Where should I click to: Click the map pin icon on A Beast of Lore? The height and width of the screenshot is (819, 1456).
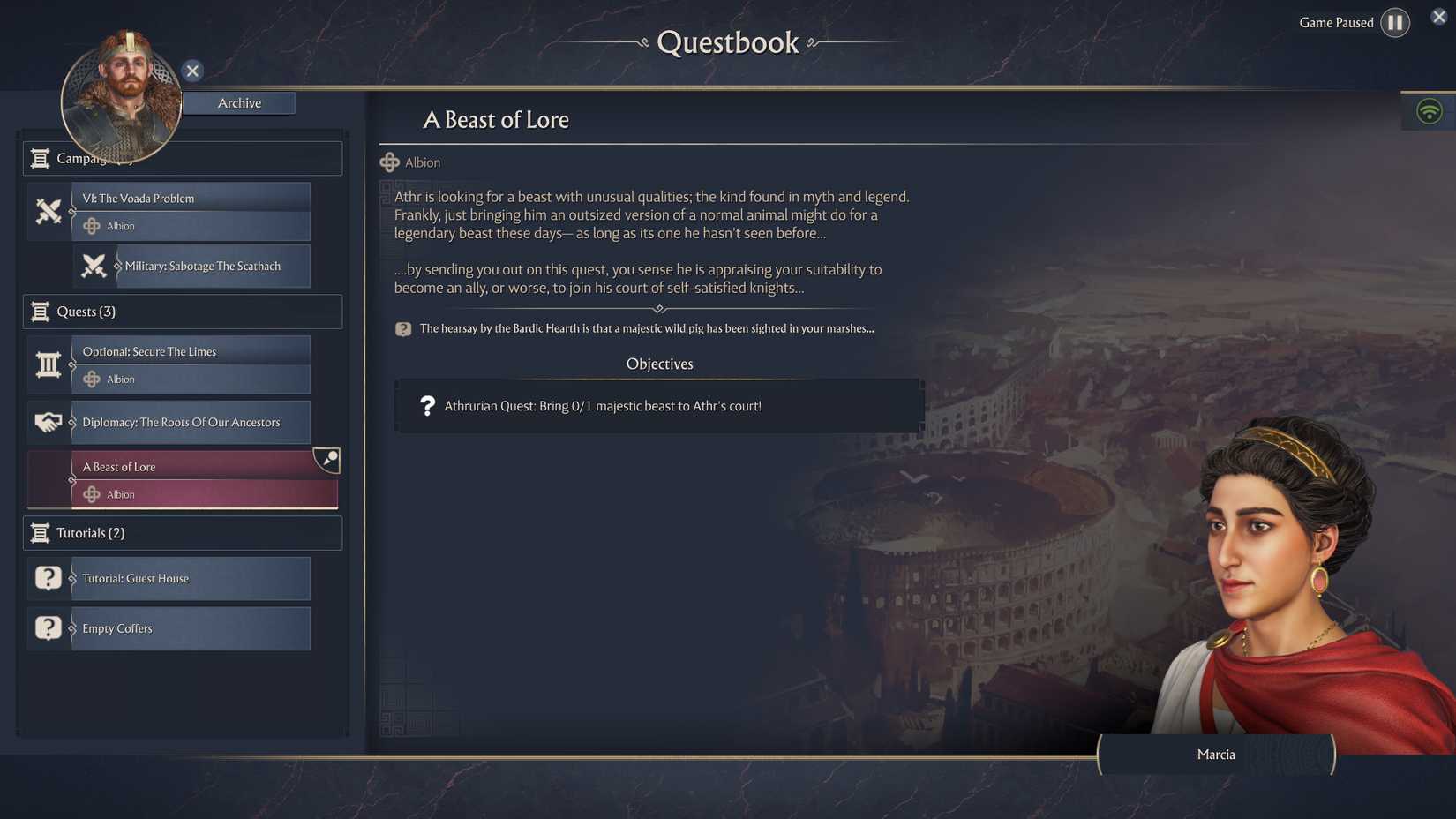328,459
